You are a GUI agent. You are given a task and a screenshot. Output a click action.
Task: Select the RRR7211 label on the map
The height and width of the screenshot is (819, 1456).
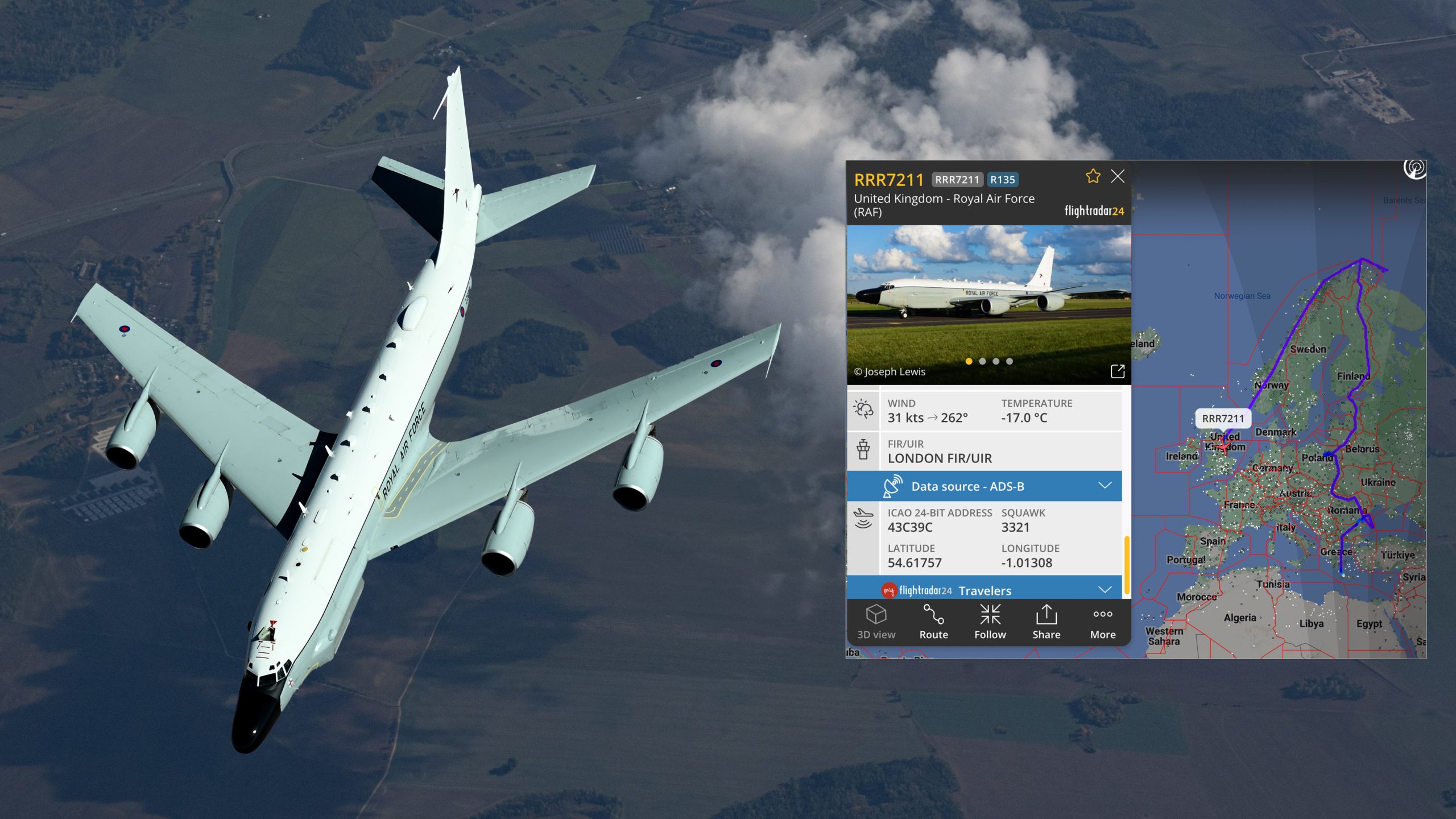[1223, 419]
